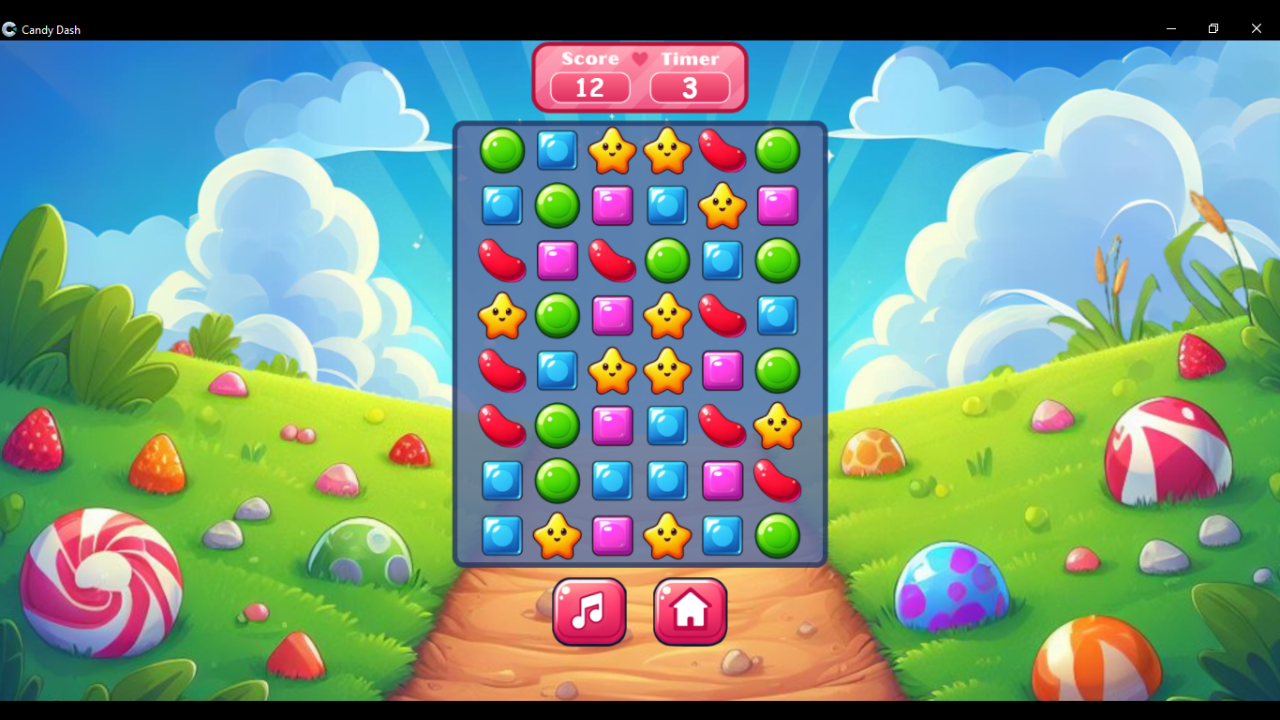Open the Home menu
This screenshot has height=720, width=1280.
[689, 611]
